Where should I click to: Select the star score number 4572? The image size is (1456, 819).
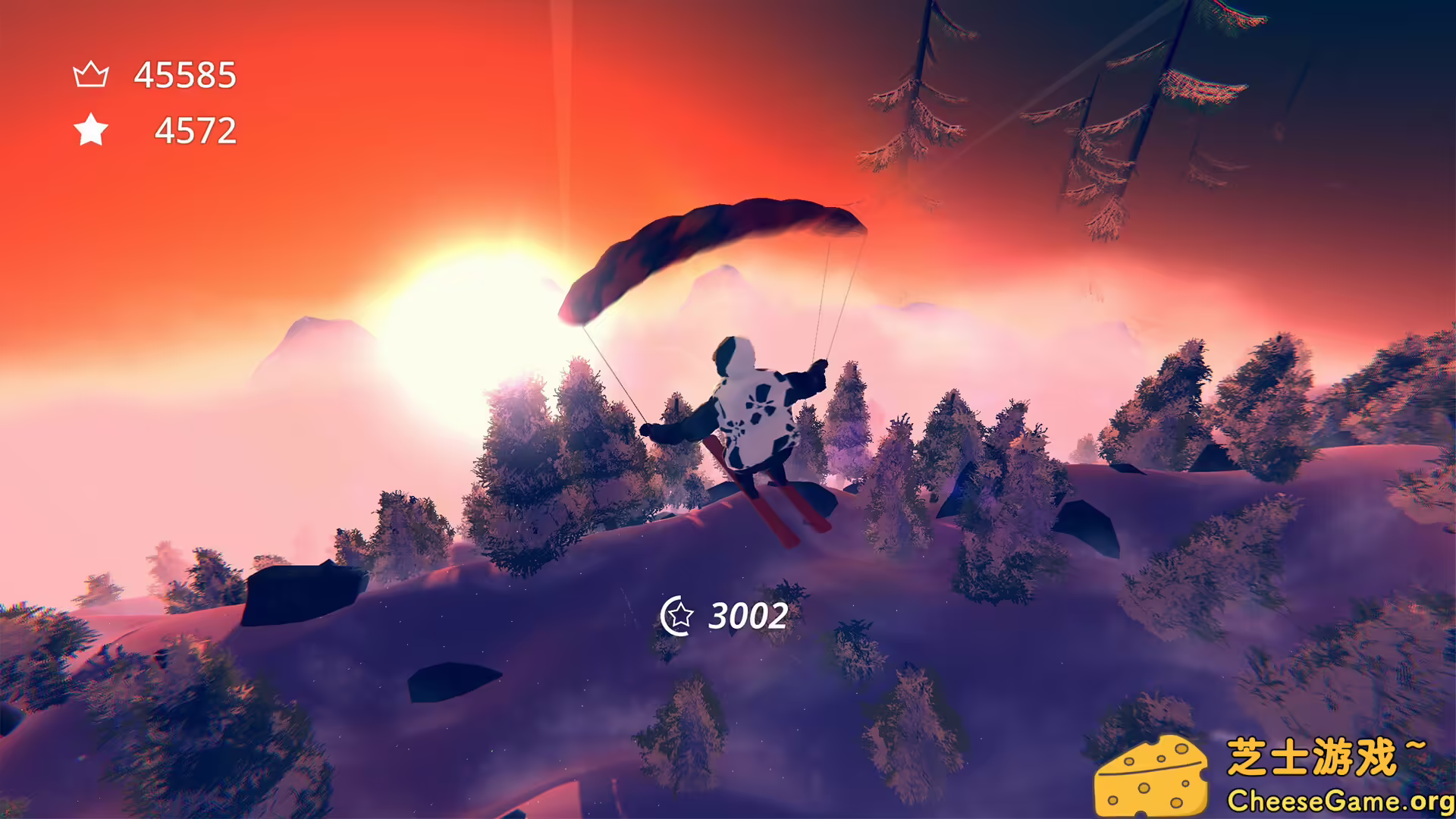196,131
